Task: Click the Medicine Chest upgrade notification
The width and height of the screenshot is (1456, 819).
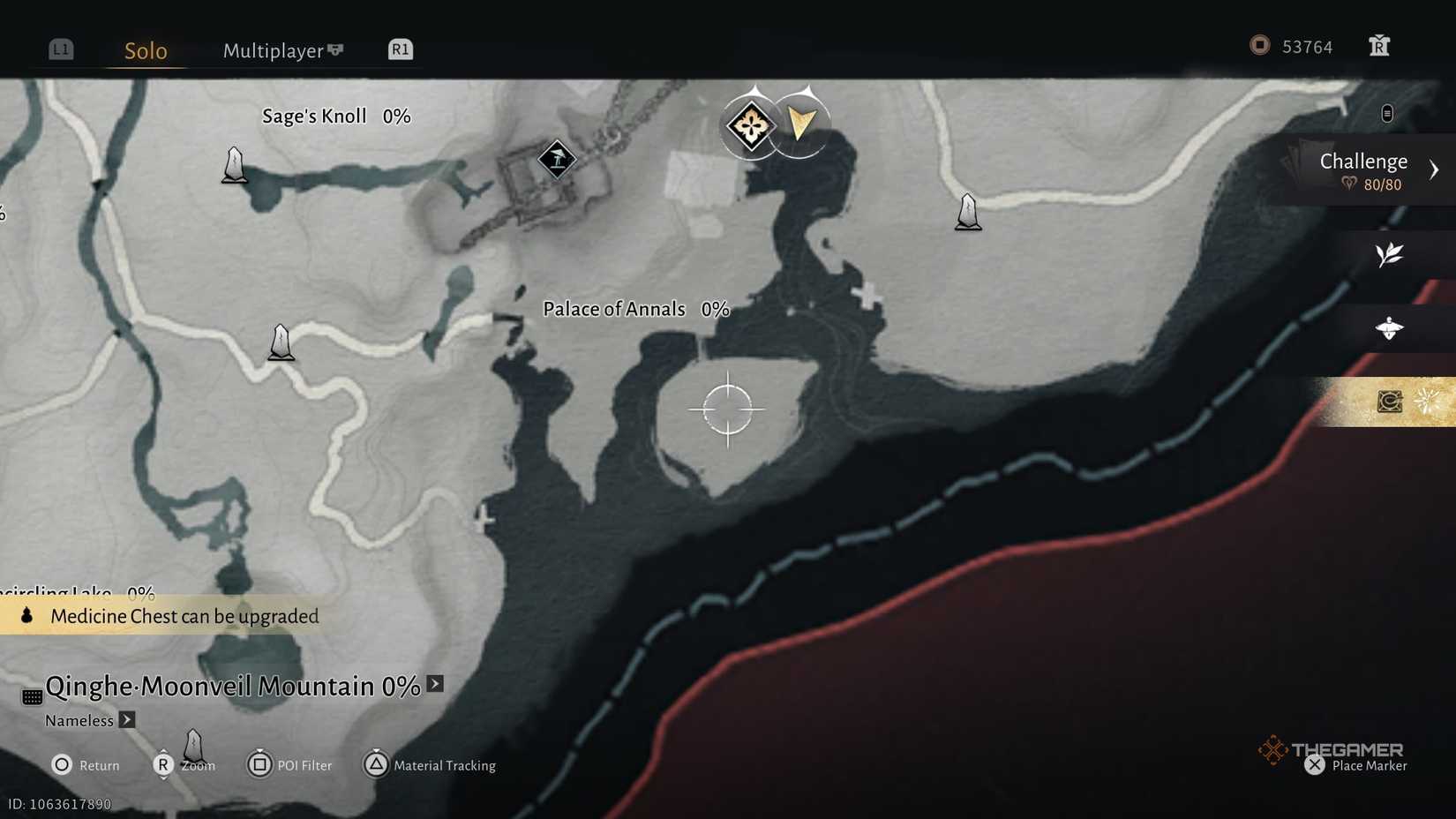Action: (x=168, y=616)
